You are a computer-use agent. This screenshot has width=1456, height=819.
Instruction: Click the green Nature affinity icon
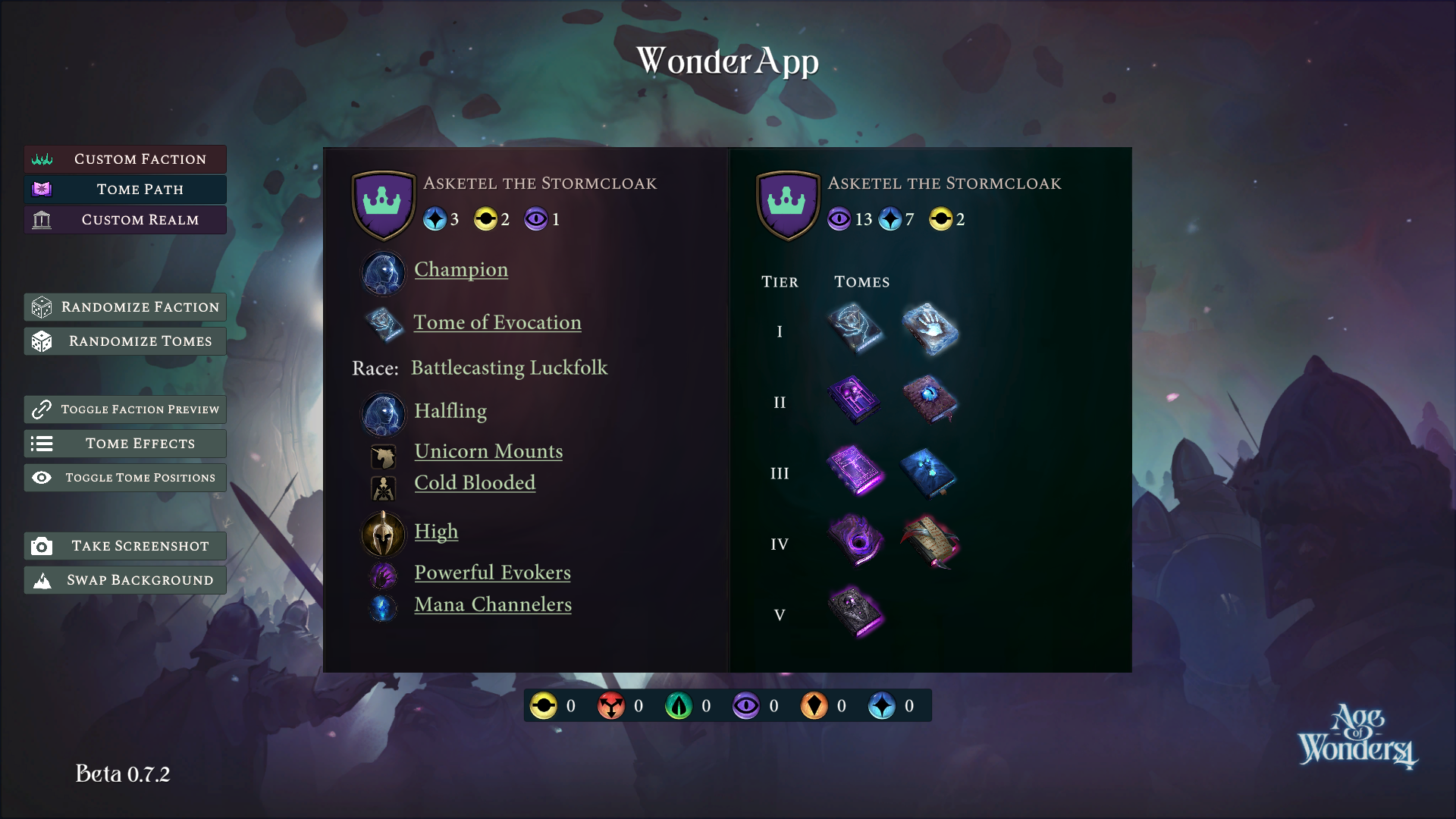pos(680,705)
